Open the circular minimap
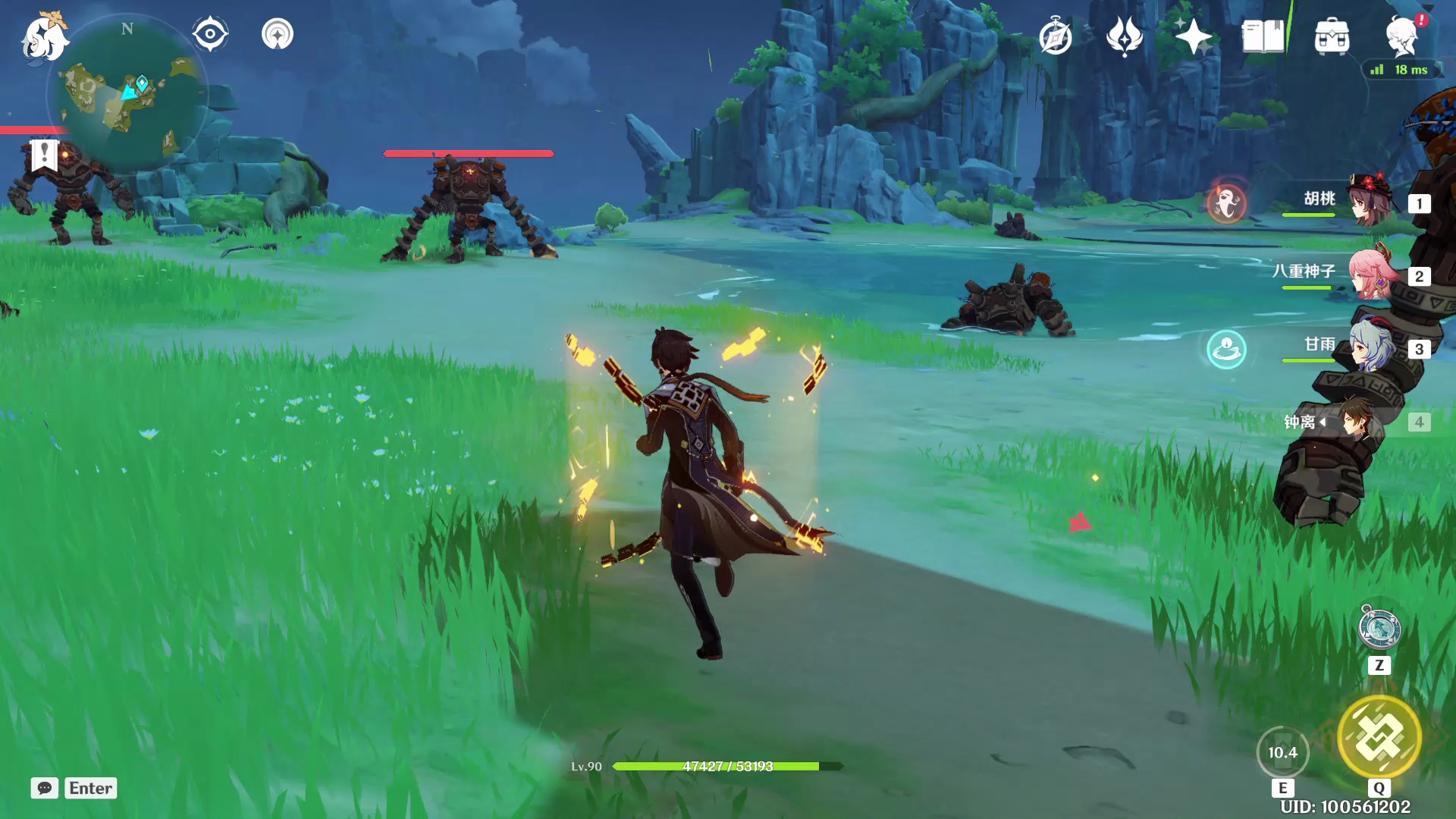Viewport: 1456px width, 819px height. (126, 94)
